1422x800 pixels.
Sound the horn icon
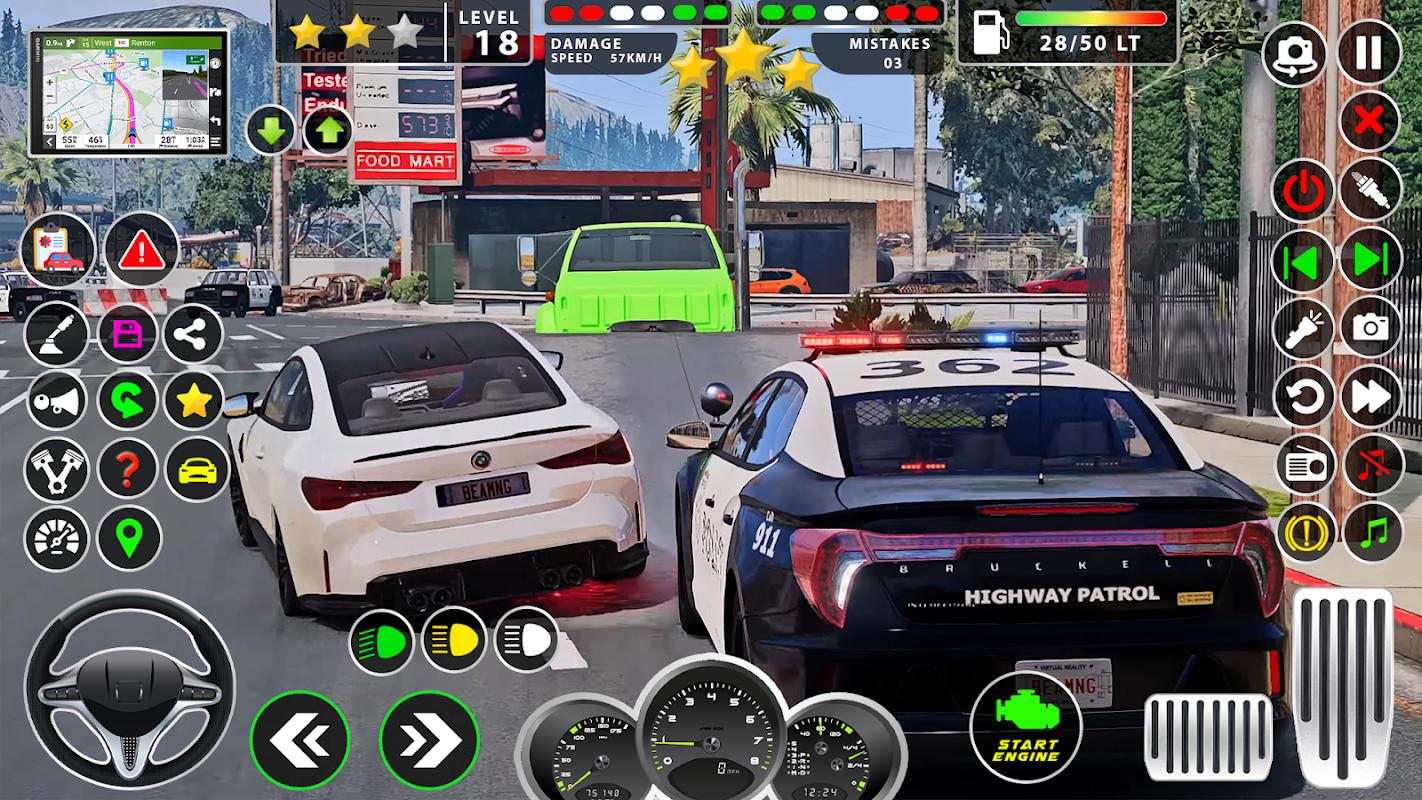(56, 402)
